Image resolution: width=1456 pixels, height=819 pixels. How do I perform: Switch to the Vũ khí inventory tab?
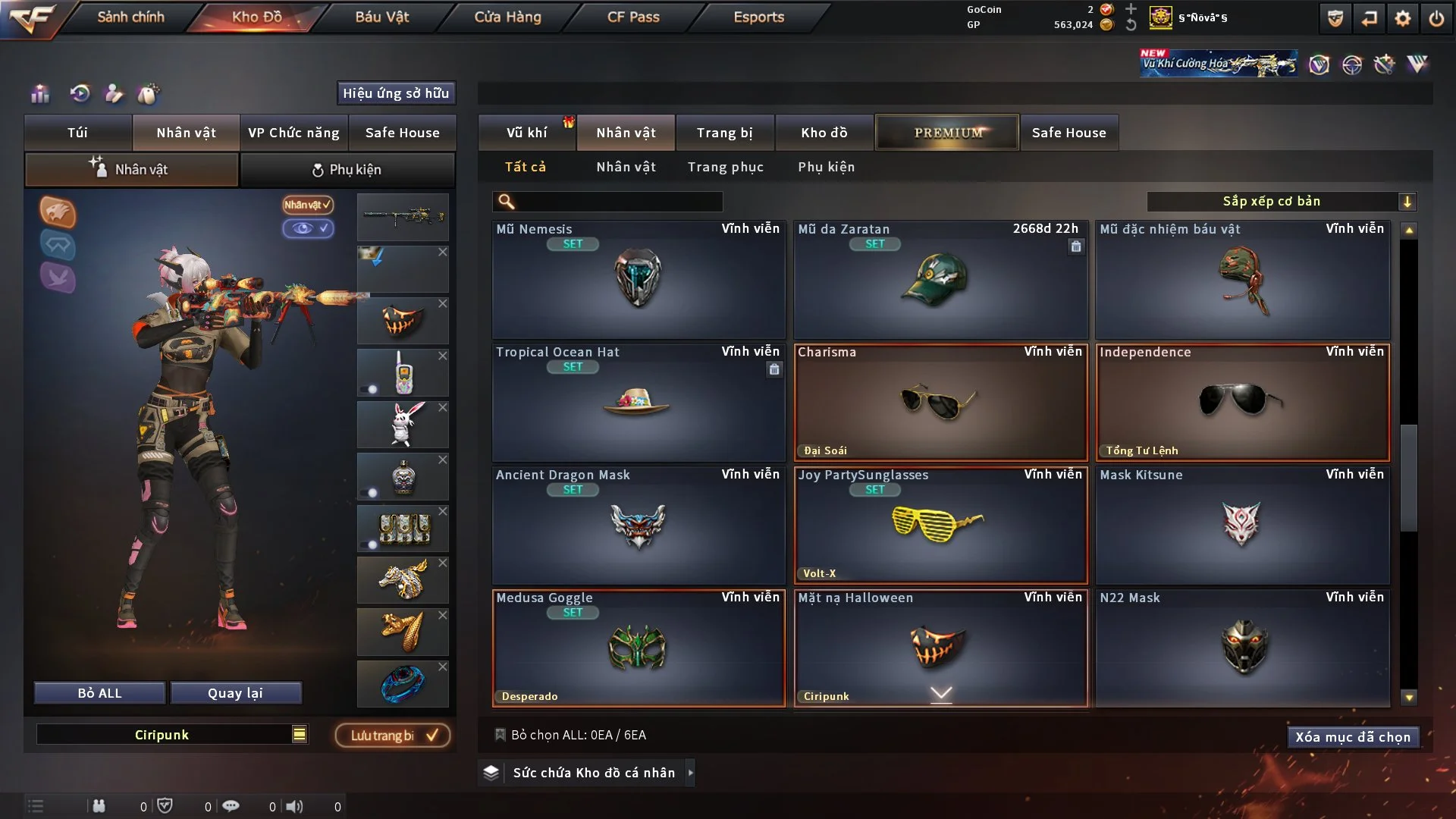pos(526,133)
